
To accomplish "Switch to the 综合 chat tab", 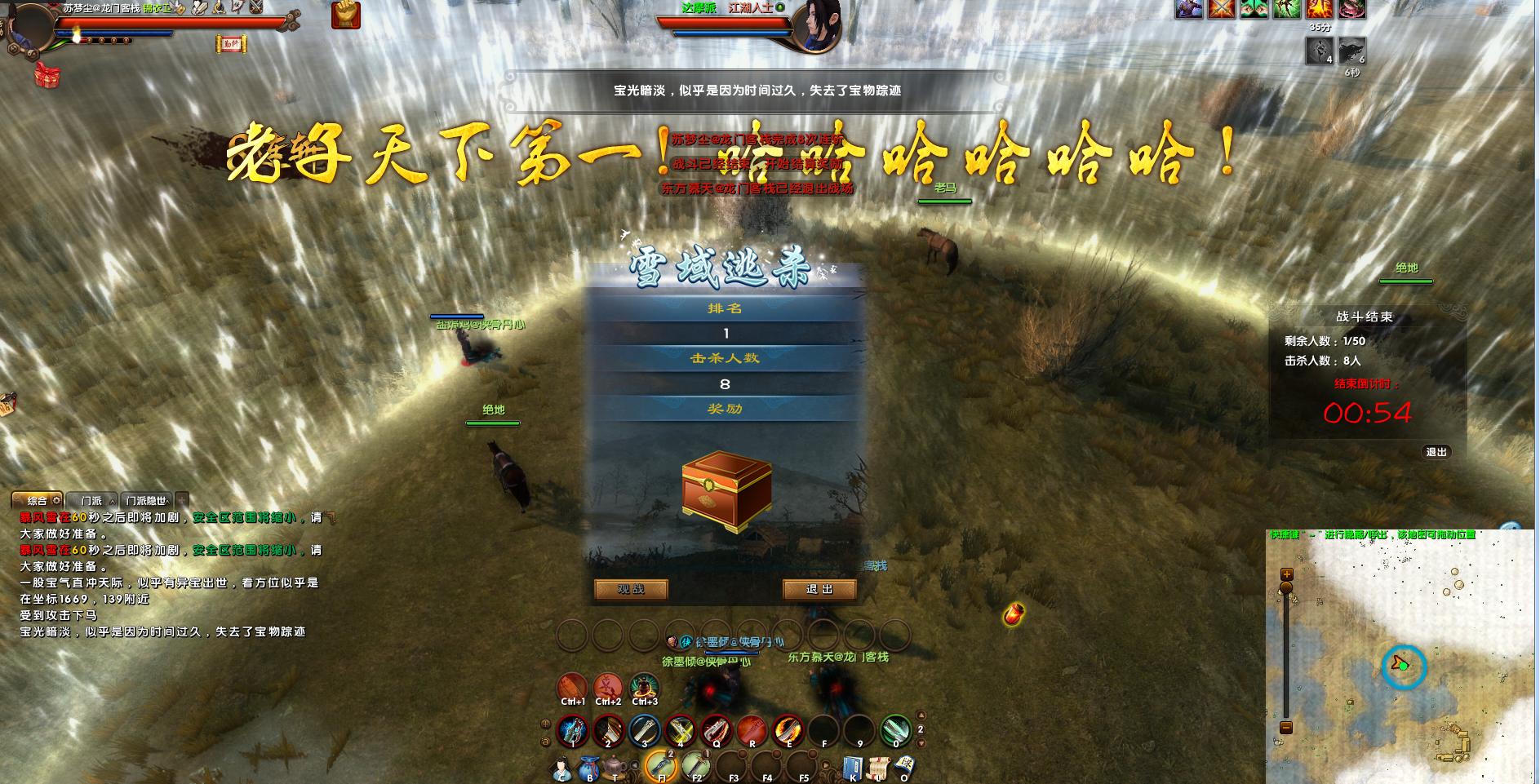I will [38, 500].
